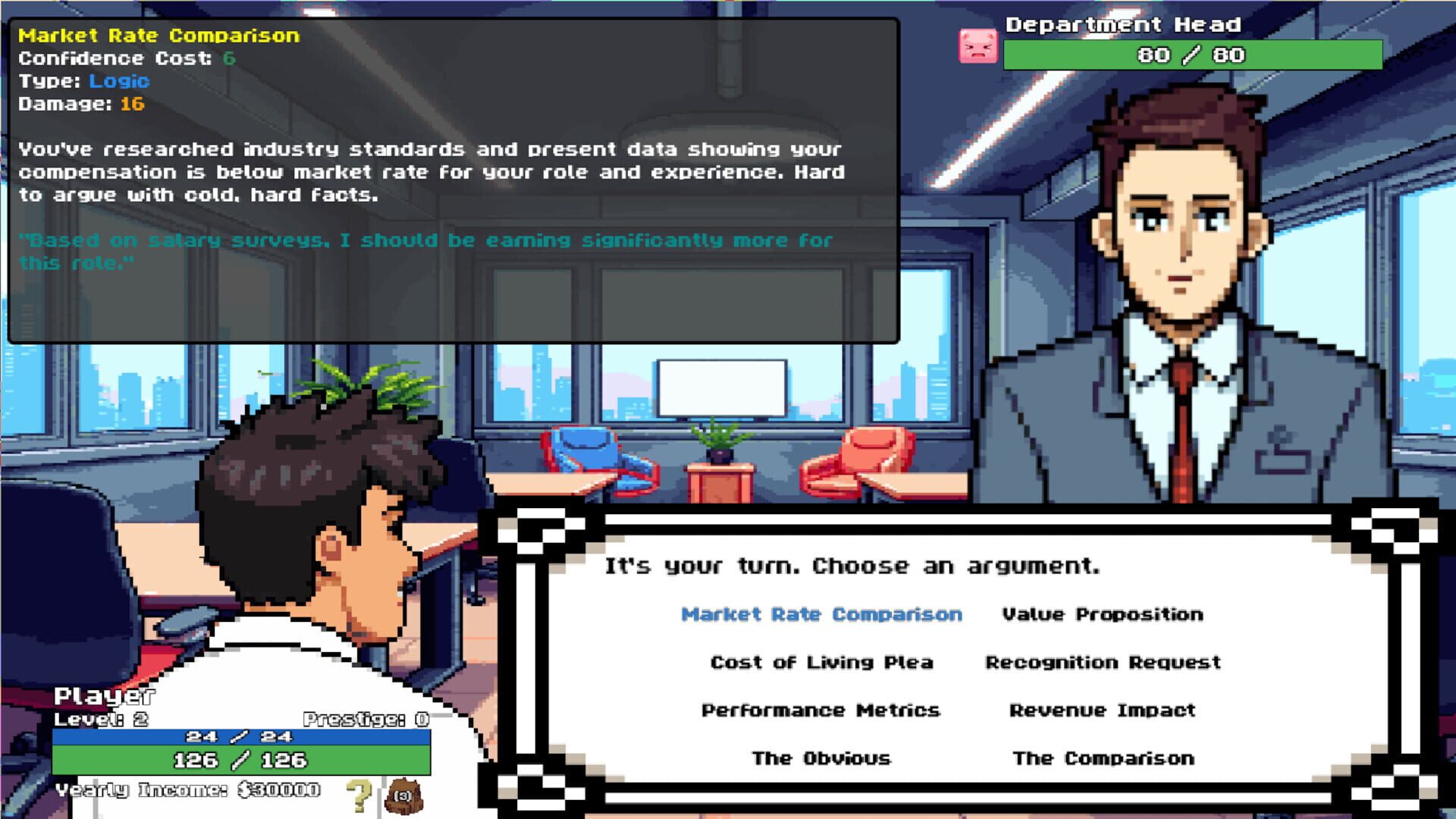This screenshot has height=819, width=1456.
Task: Click the Department Head green health bar
Action: coord(1192,55)
